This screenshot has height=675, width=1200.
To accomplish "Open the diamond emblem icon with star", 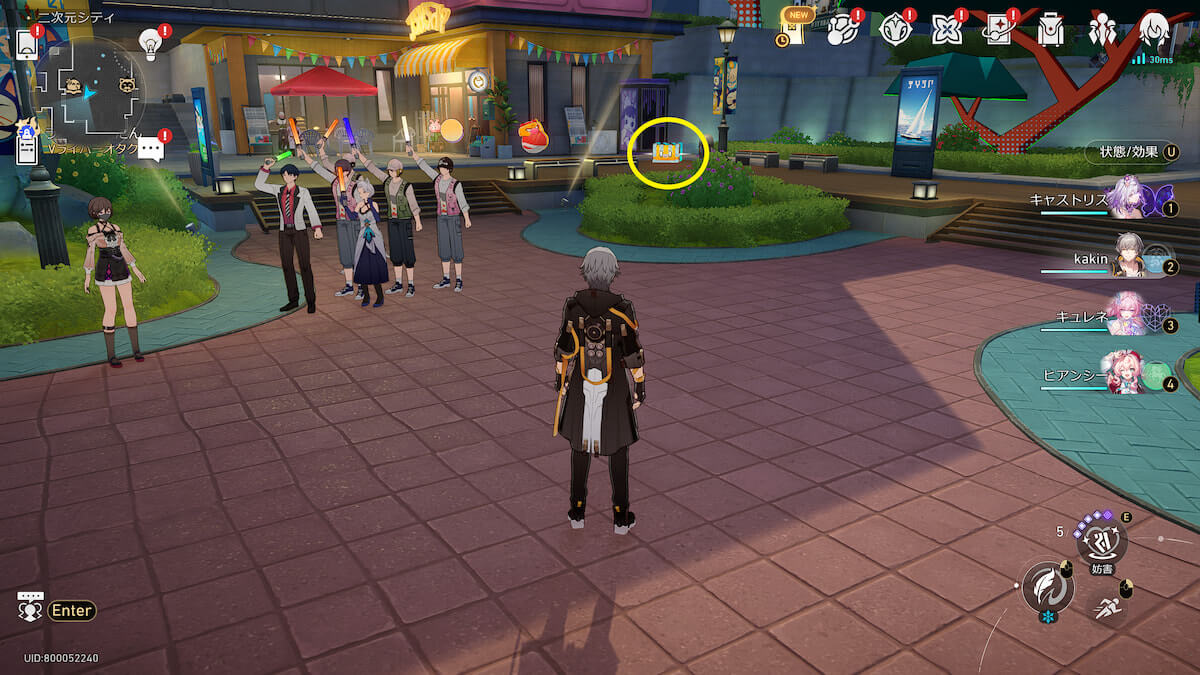I will click(893, 30).
